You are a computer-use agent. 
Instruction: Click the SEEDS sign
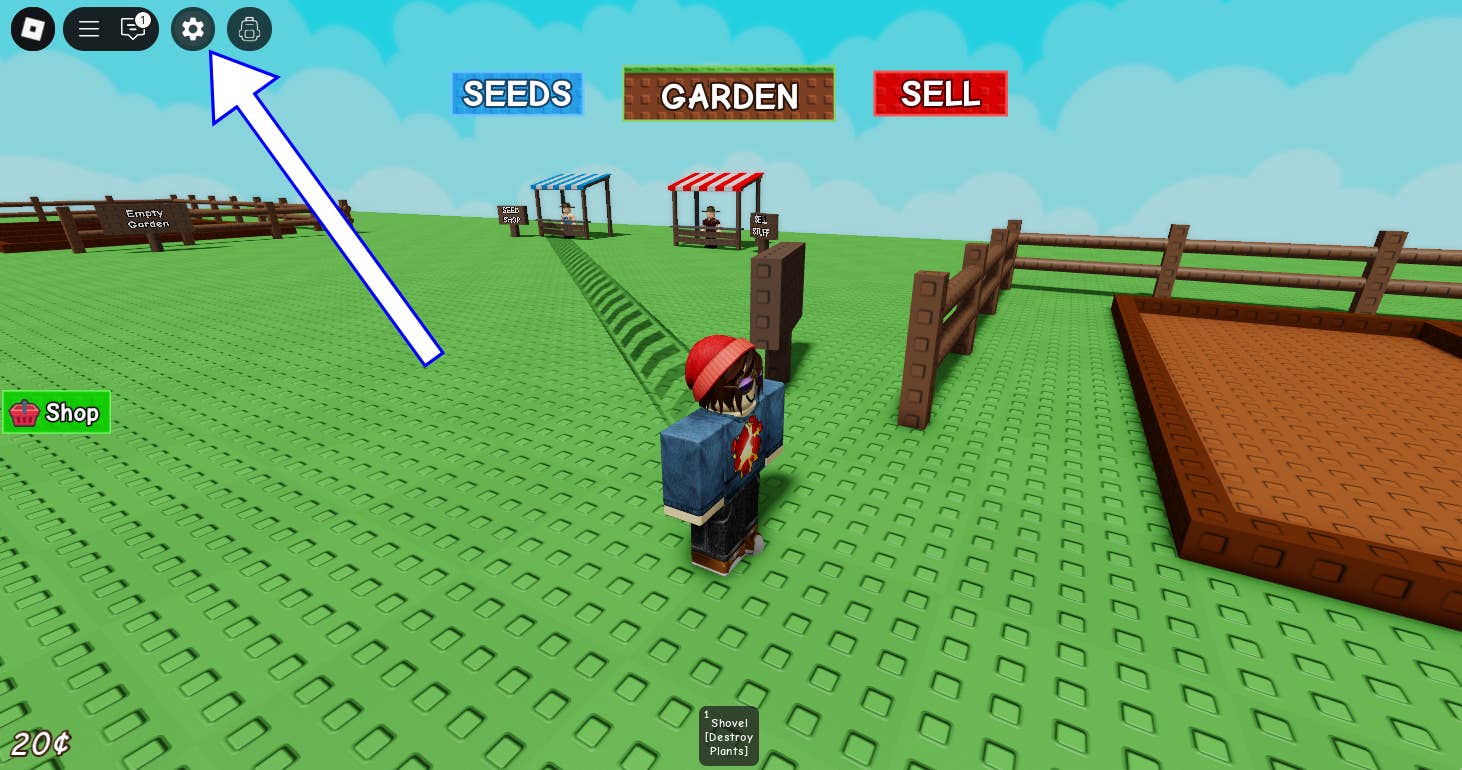pos(517,93)
